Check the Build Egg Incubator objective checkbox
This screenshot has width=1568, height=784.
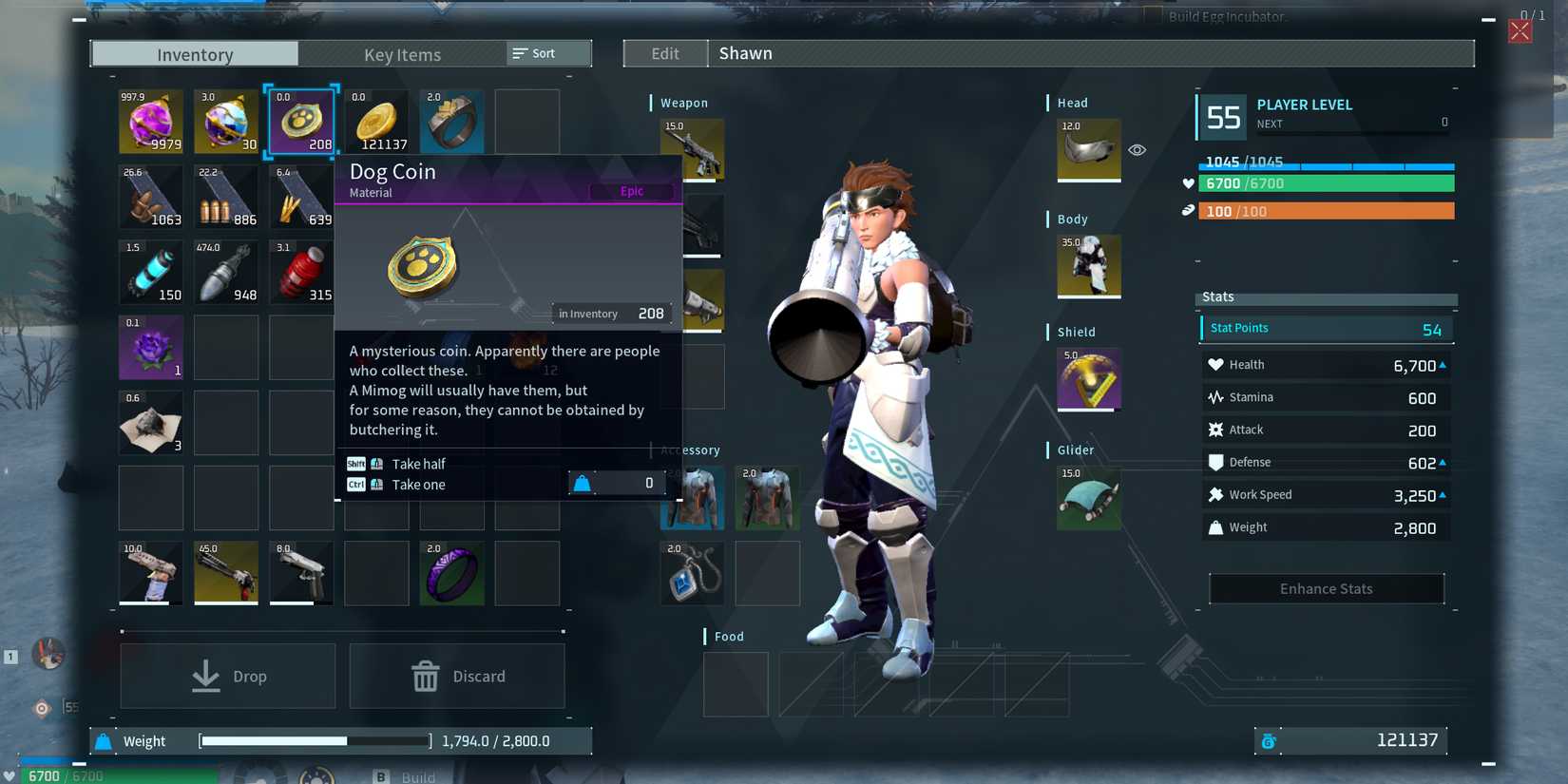pos(1152,17)
